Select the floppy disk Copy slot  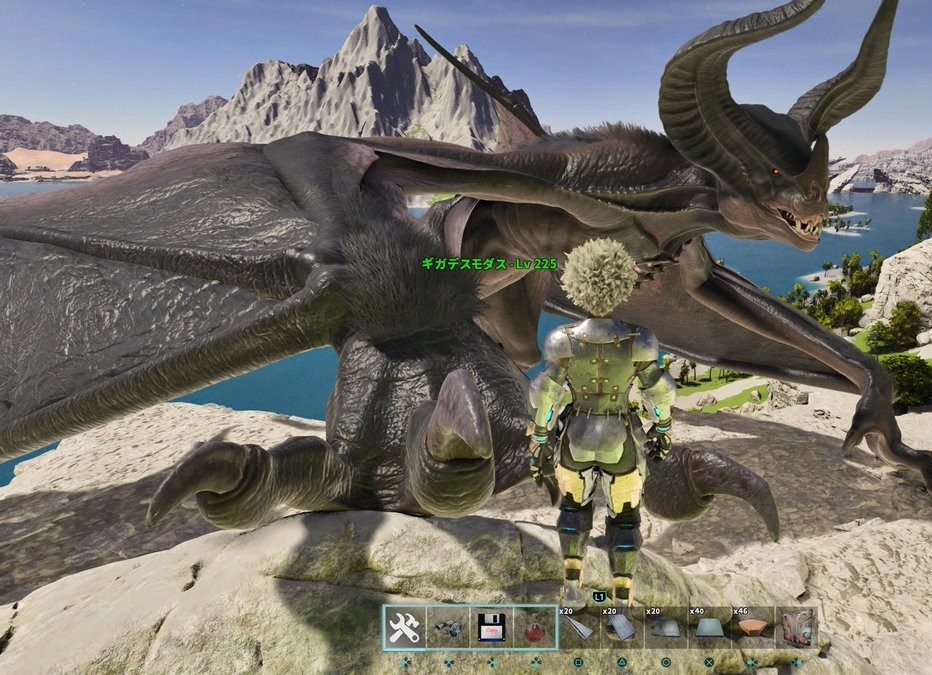pos(490,628)
